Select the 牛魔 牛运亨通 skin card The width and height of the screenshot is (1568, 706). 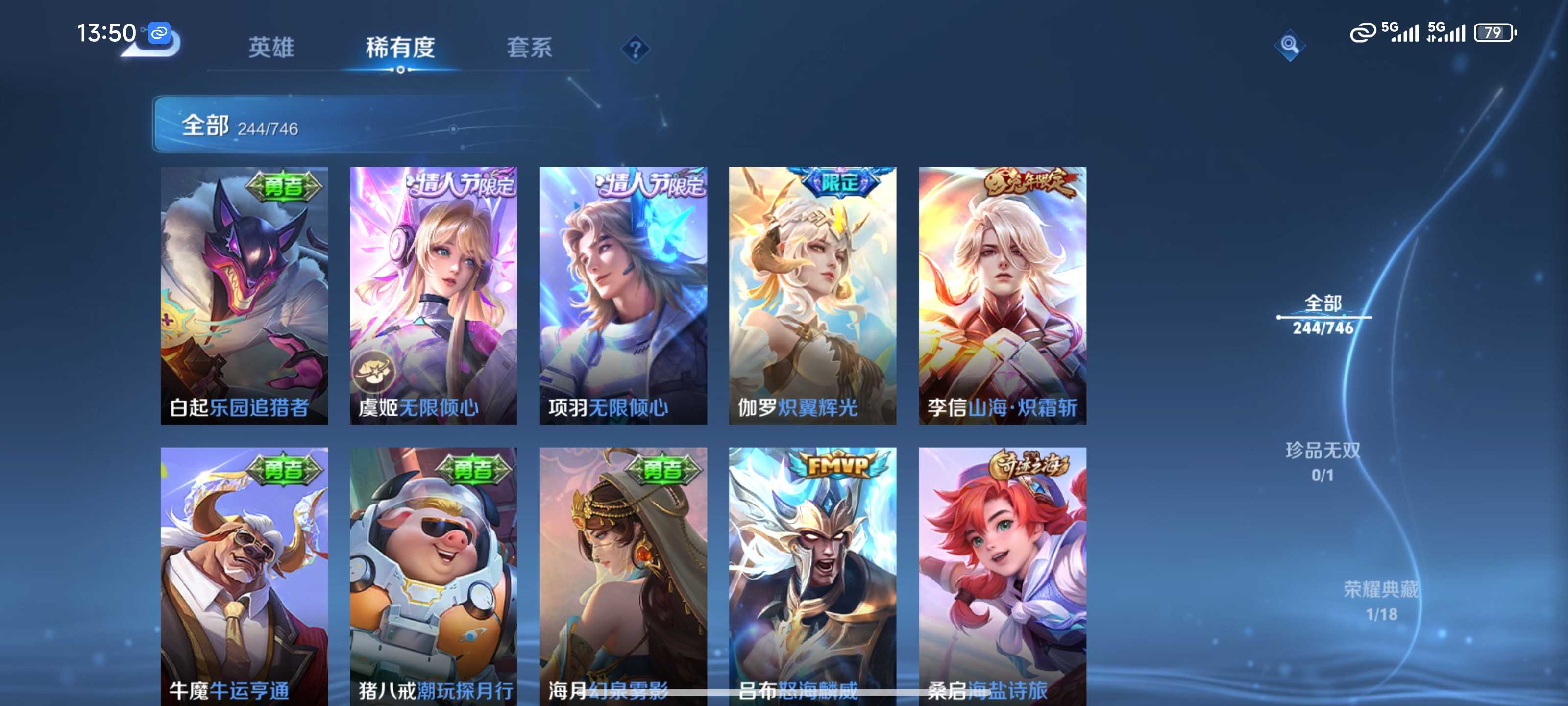pos(244,576)
